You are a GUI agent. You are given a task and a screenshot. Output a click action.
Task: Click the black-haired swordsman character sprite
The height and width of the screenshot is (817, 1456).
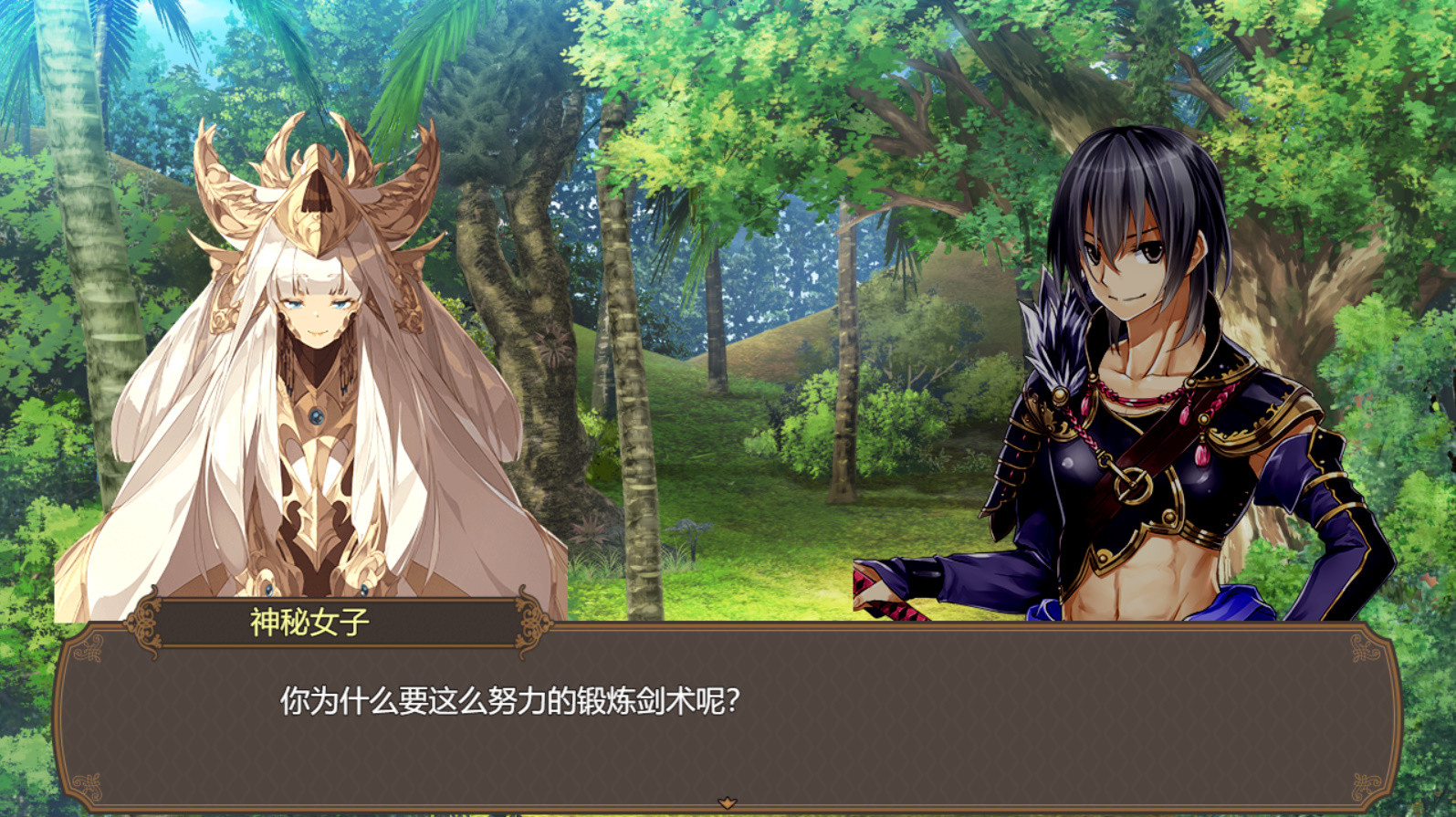1141,365
